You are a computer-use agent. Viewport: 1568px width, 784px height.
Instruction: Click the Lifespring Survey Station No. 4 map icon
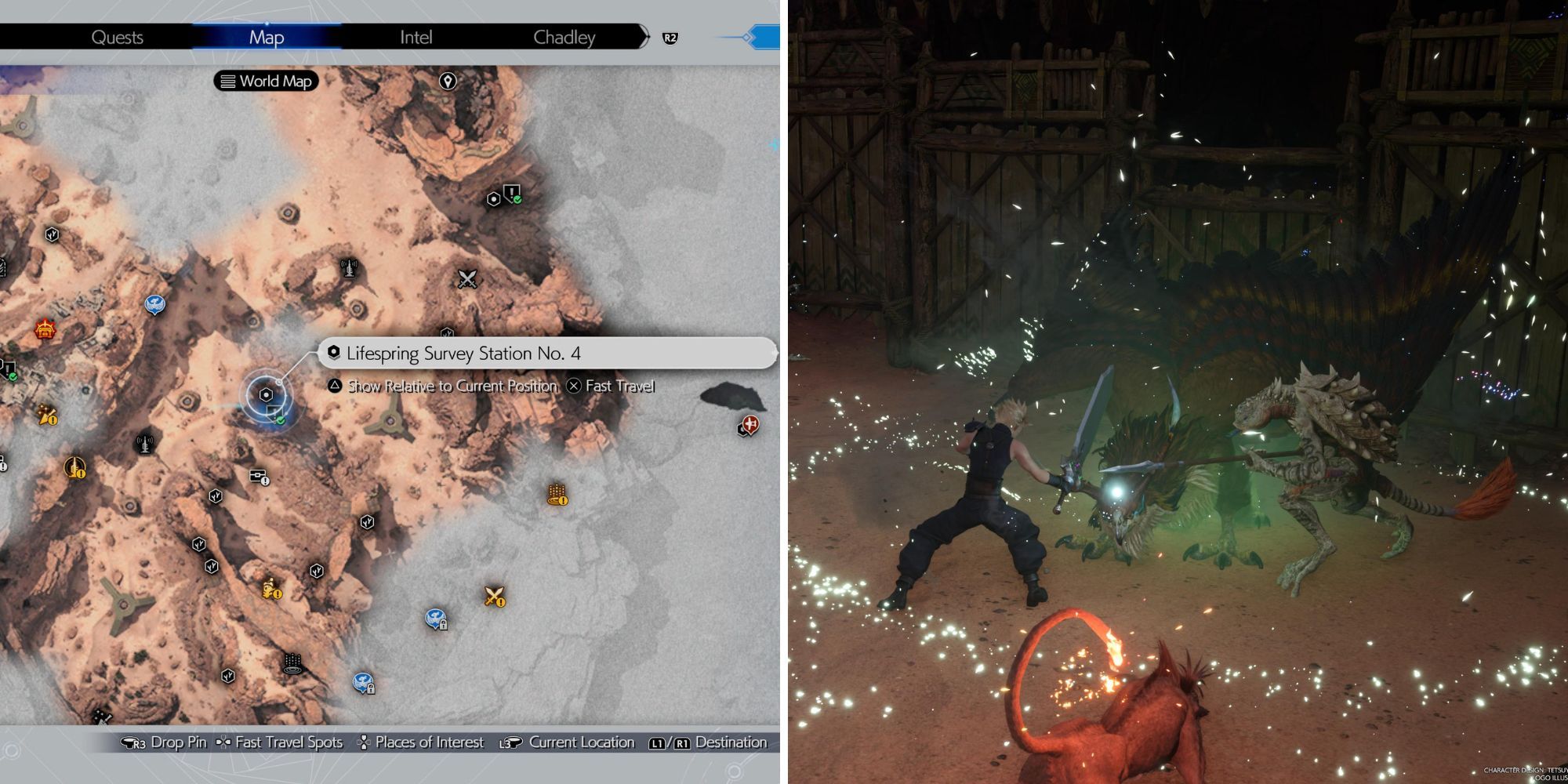[x=265, y=394]
